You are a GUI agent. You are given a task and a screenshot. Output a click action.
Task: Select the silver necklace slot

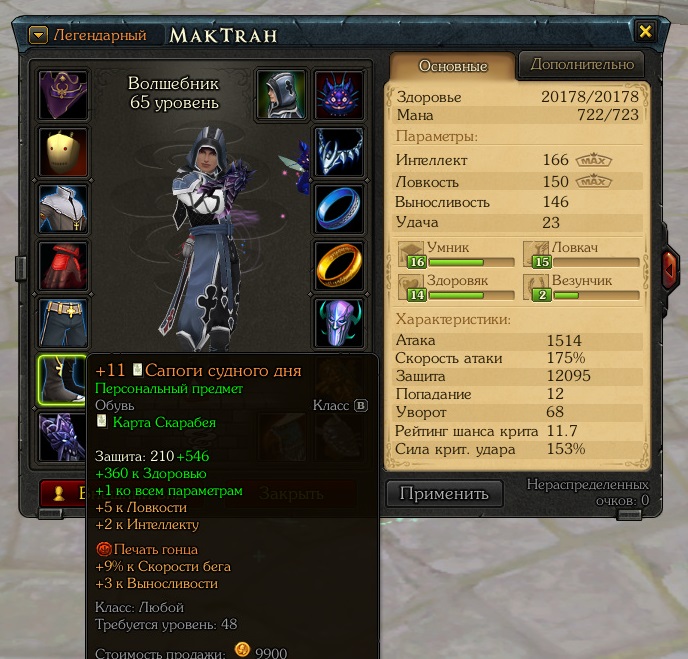click(x=340, y=152)
